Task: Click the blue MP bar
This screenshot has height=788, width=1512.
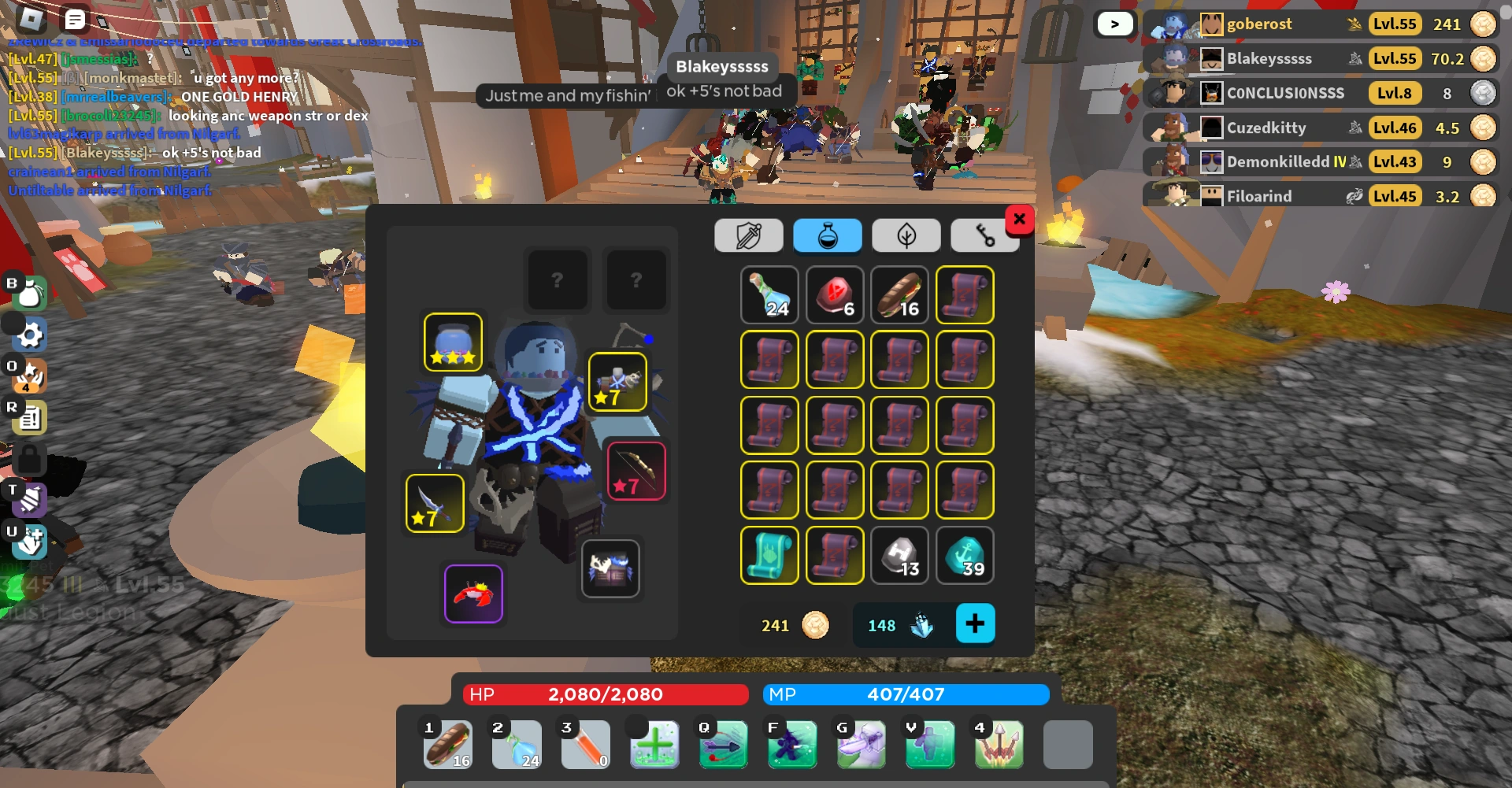Action: (x=904, y=694)
